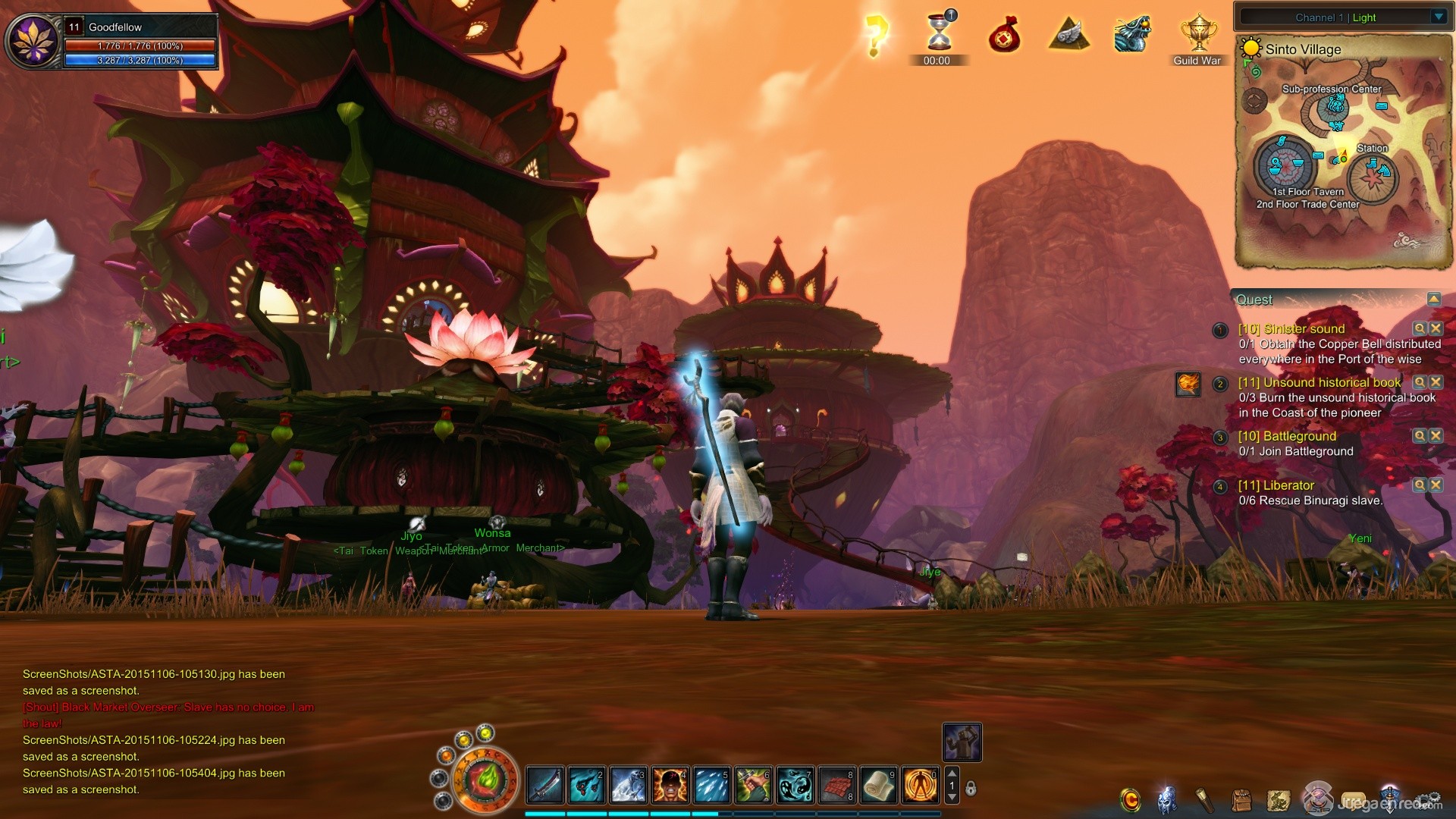Screen dimensions: 1456x819
Task: Open the red coin pouch icon
Action: (1004, 35)
